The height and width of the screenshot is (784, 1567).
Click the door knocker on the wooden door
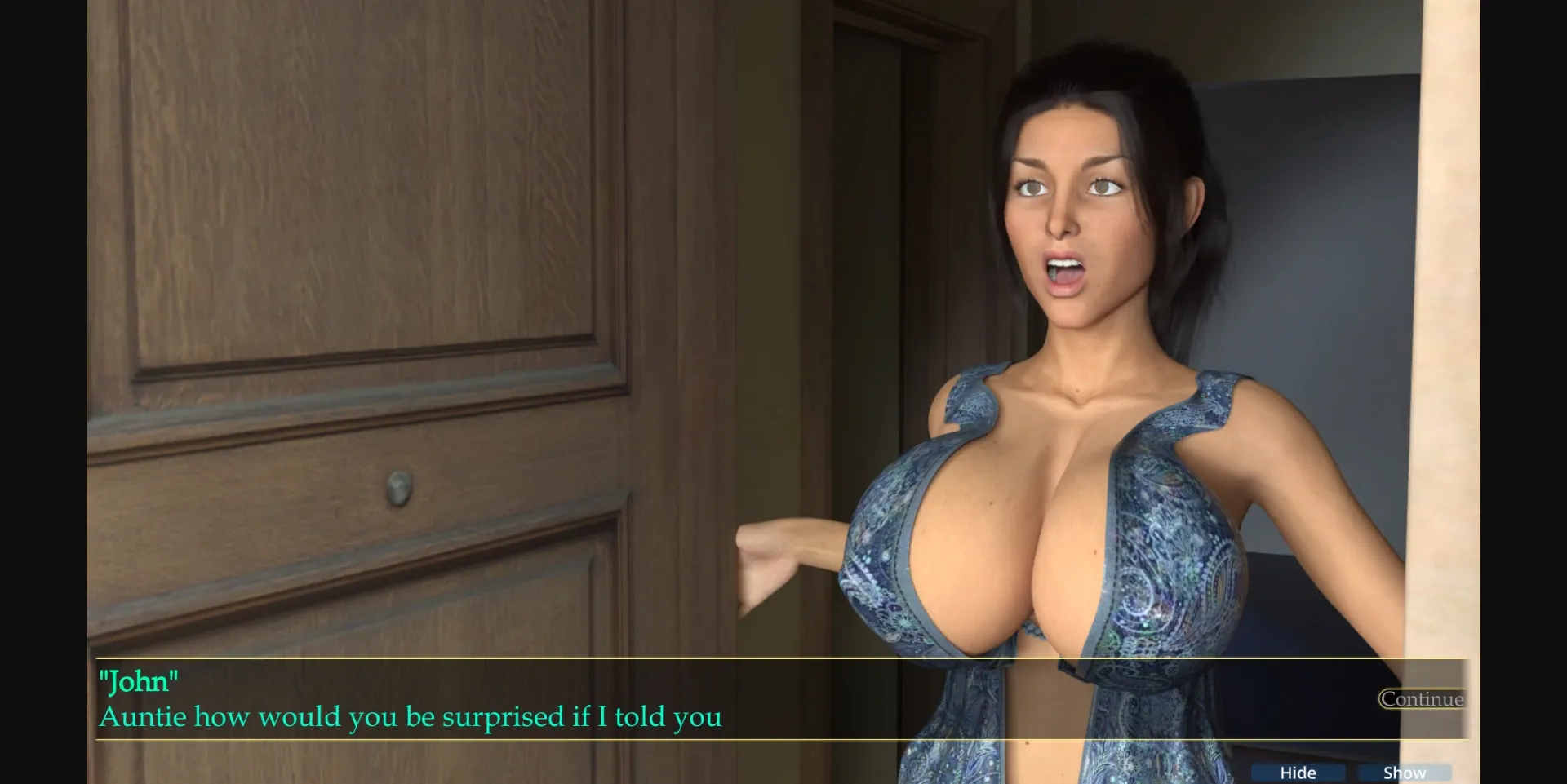[x=399, y=486]
